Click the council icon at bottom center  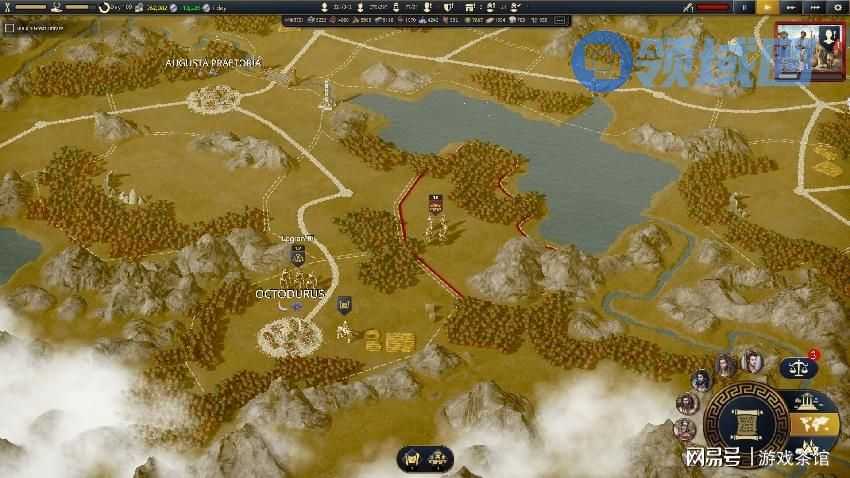point(438,459)
